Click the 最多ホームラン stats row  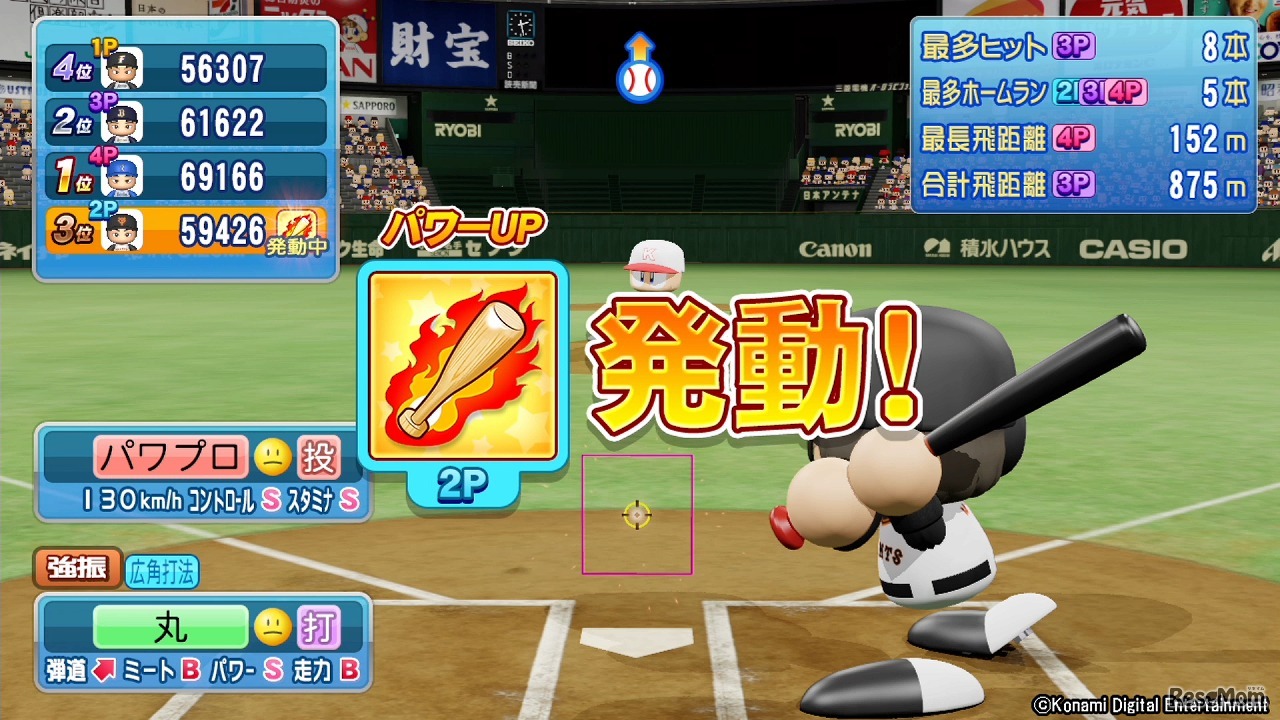click(1080, 90)
